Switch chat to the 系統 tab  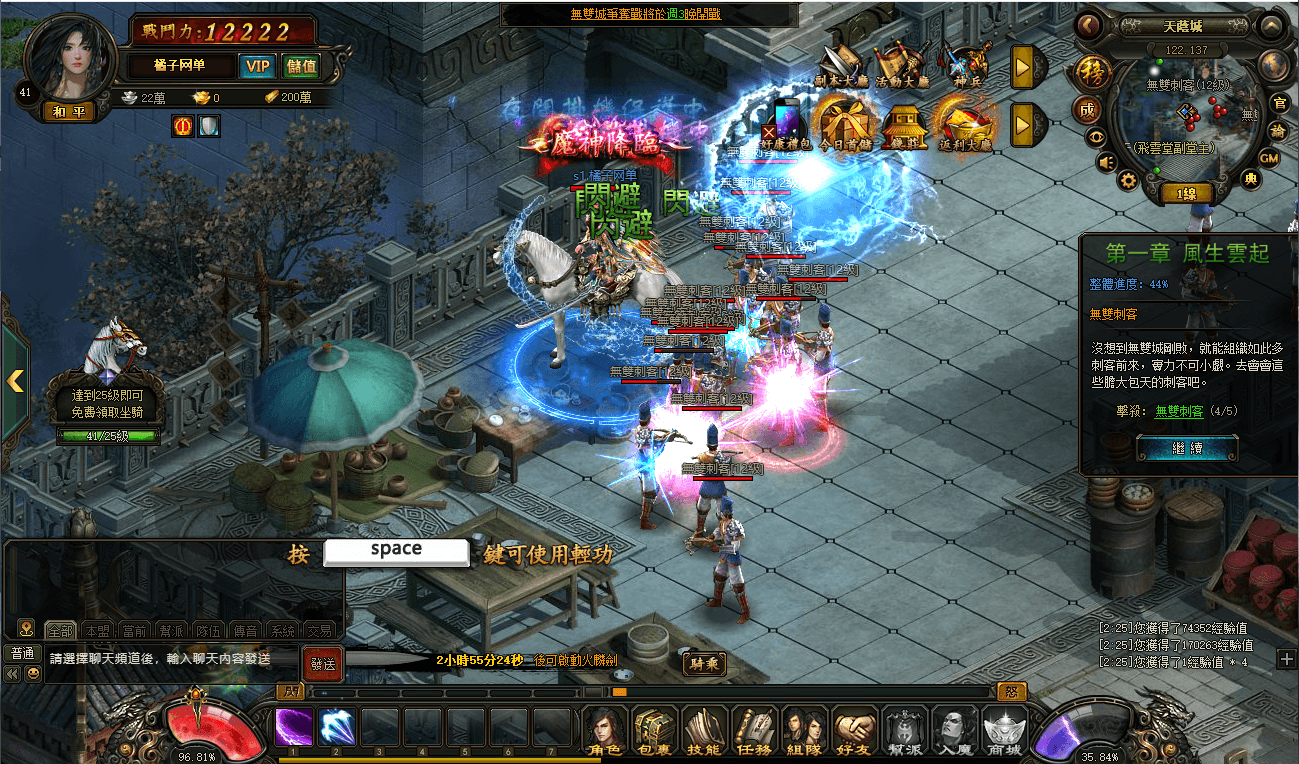284,631
